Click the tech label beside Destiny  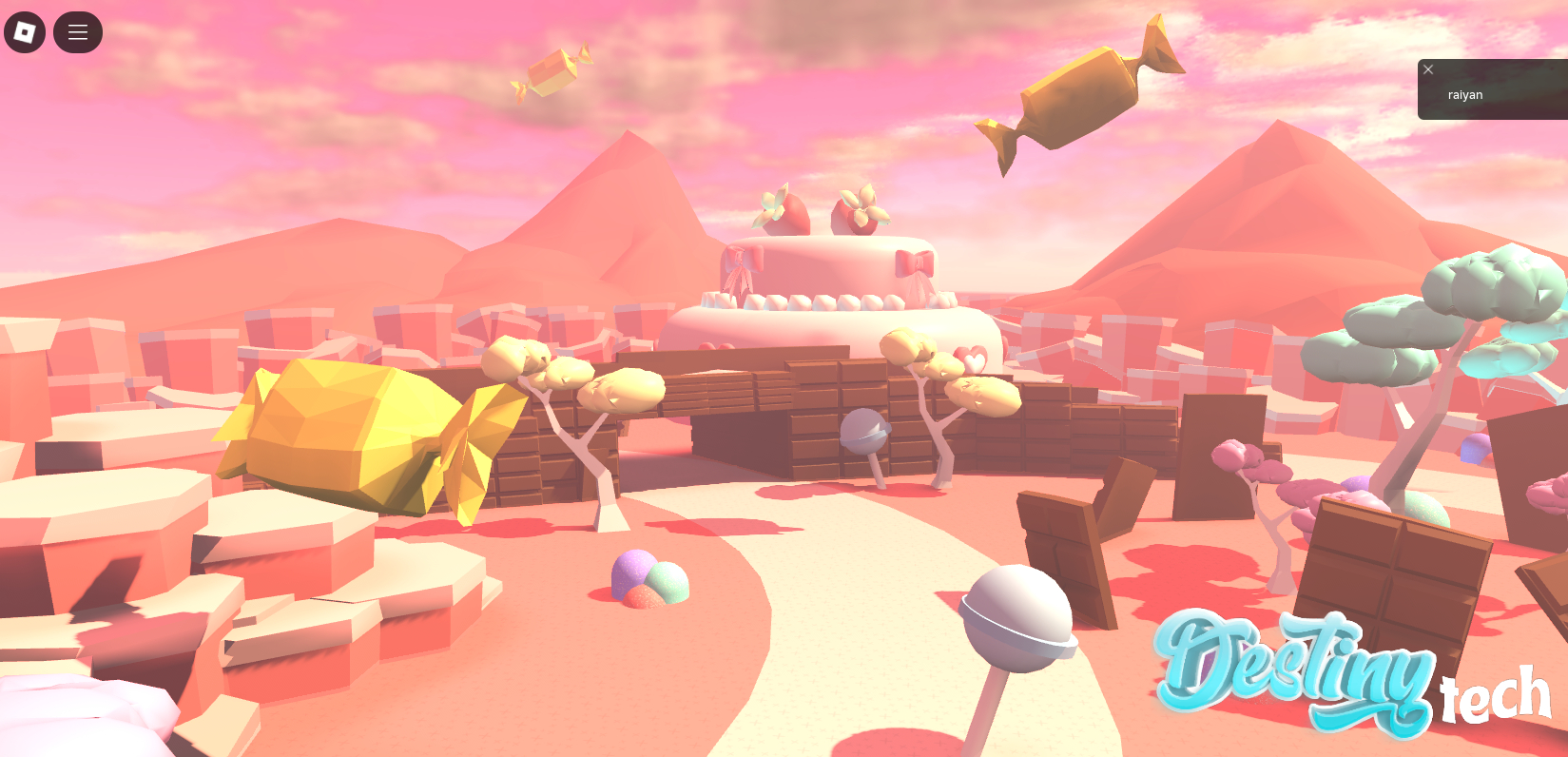[x=1493, y=694]
